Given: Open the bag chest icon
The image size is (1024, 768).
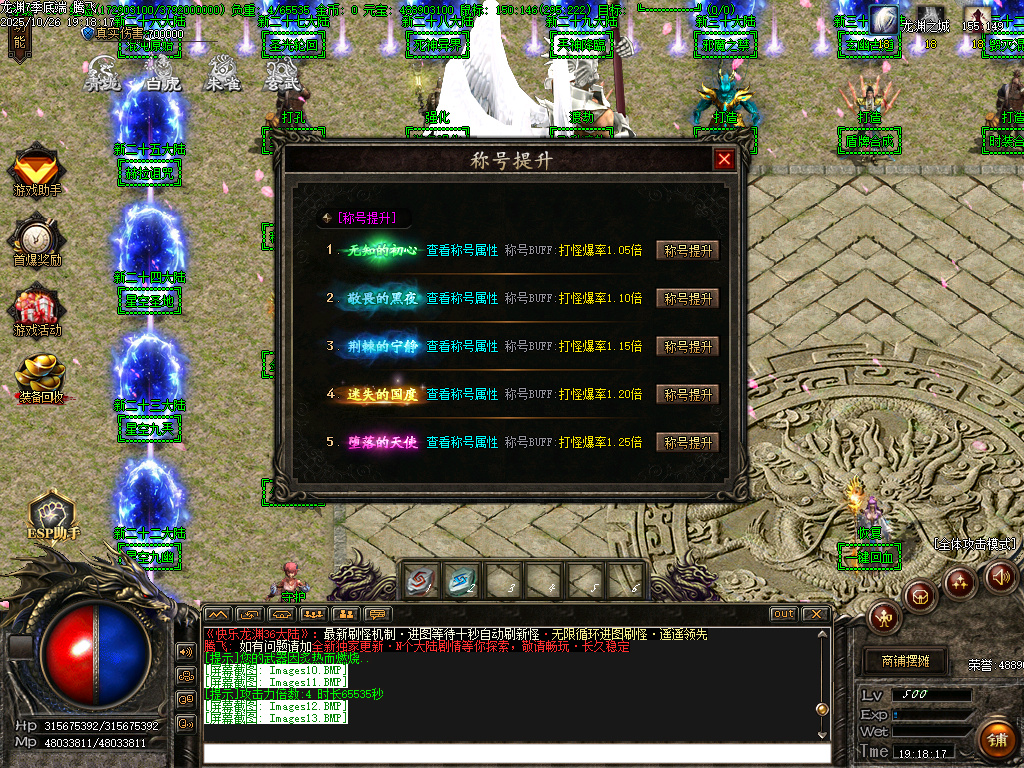Looking at the screenshot, I should point(920,597).
